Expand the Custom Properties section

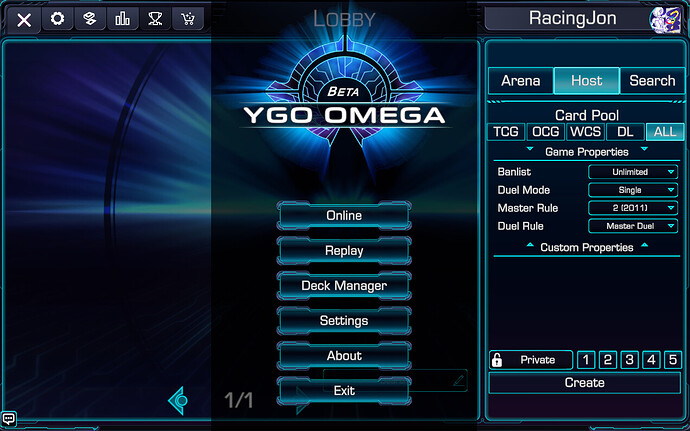tap(586, 247)
